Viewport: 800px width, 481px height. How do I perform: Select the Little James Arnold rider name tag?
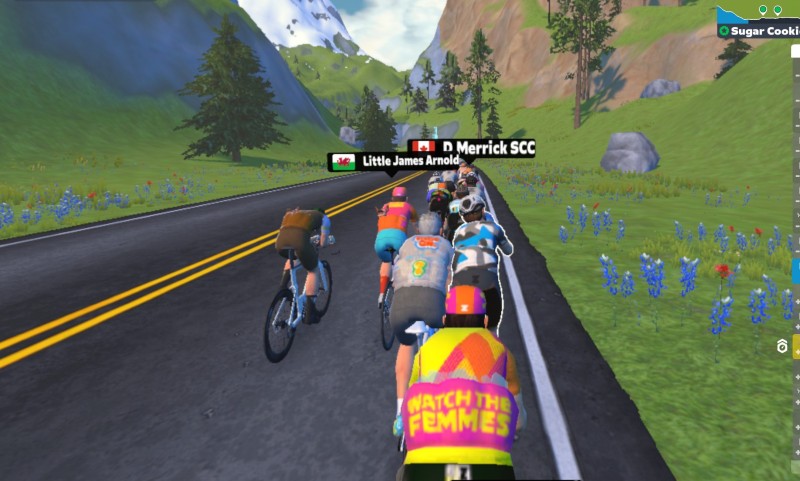[394, 161]
